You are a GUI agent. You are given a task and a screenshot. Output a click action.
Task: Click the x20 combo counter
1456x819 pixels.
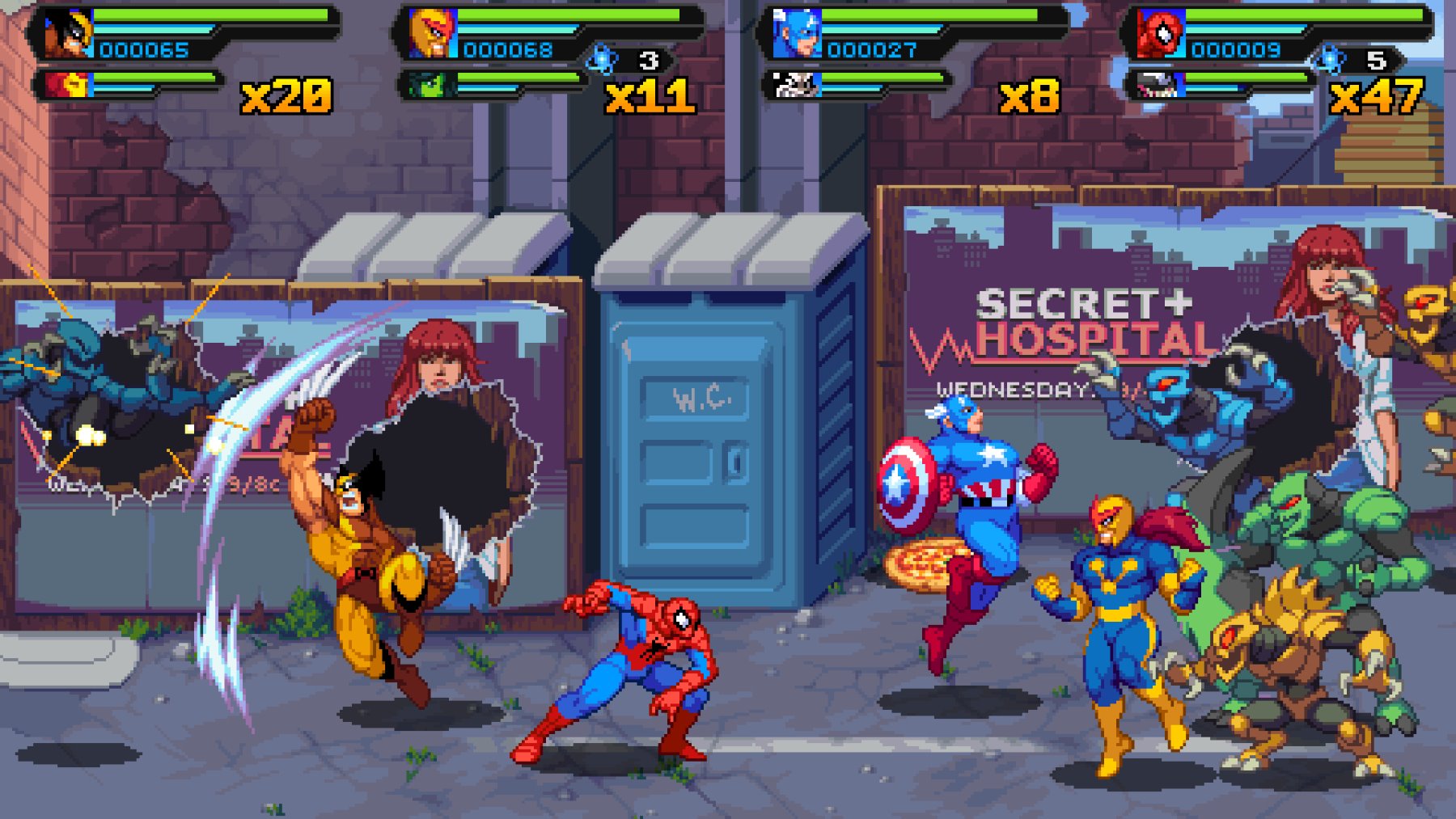tap(283, 95)
